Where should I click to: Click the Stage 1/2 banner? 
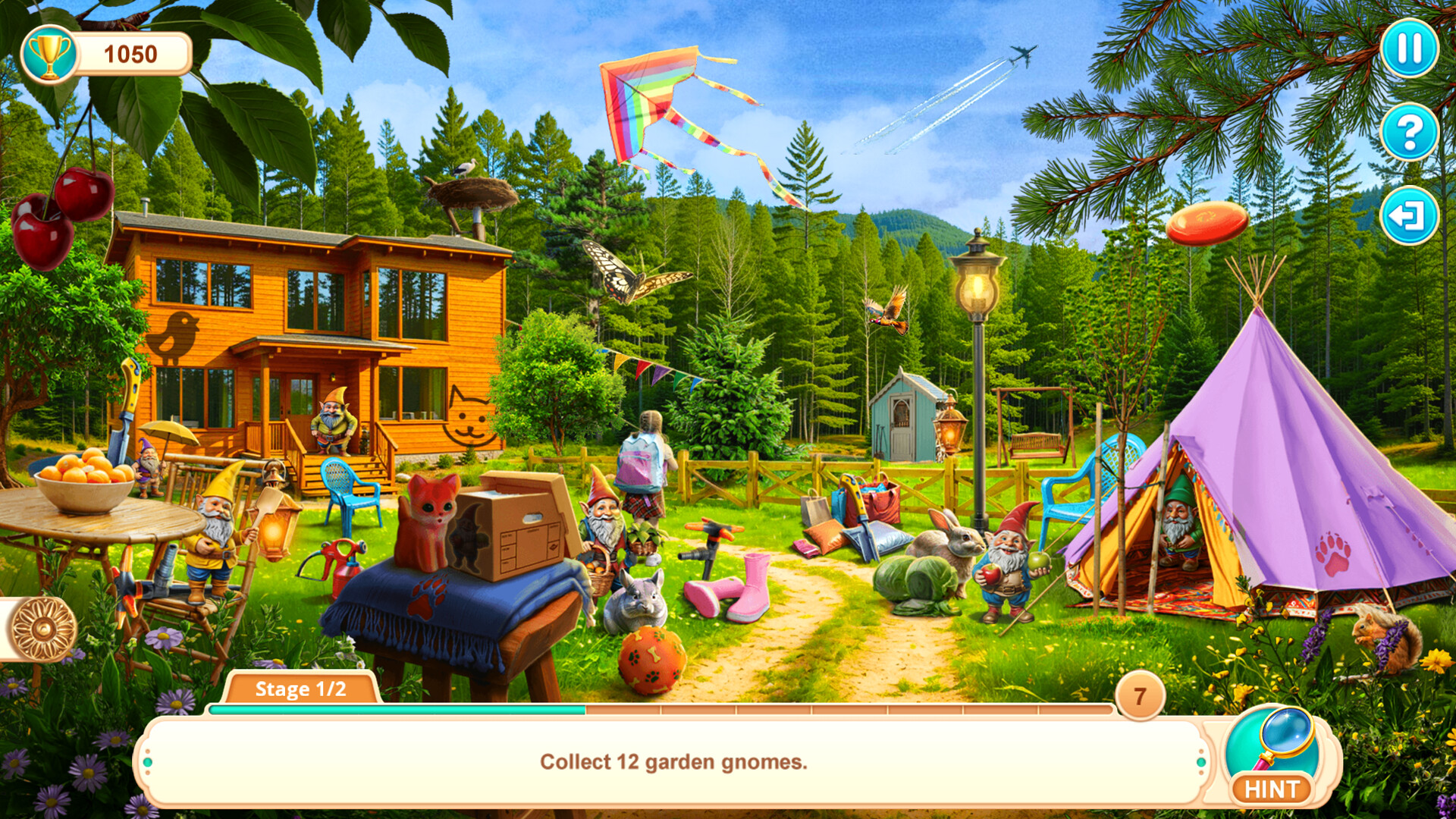click(300, 690)
